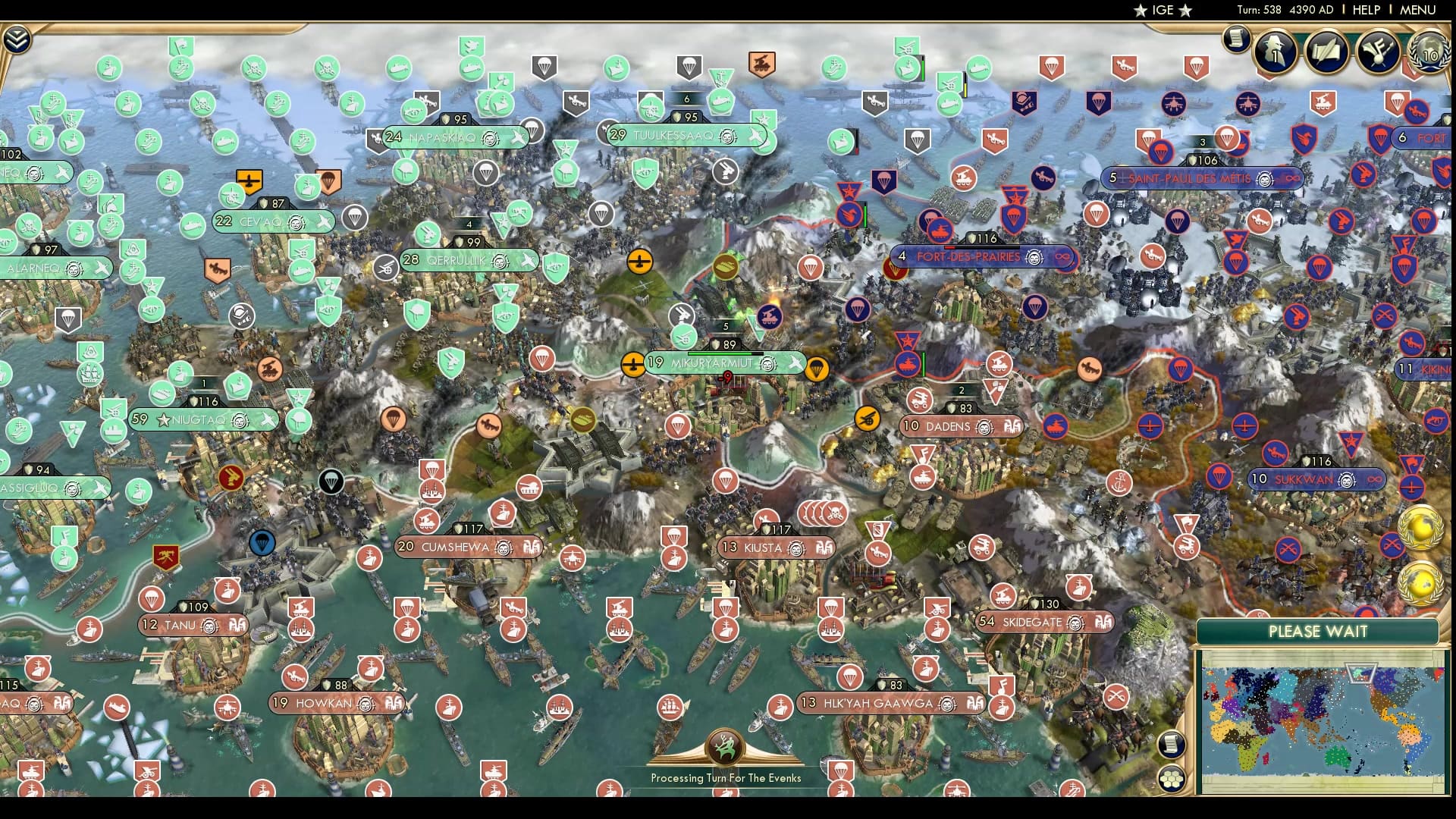This screenshot has height=819, width=1456.
Task: Click the puppet shackles icon on Cumshewa's banner
Action: (531, 547)
